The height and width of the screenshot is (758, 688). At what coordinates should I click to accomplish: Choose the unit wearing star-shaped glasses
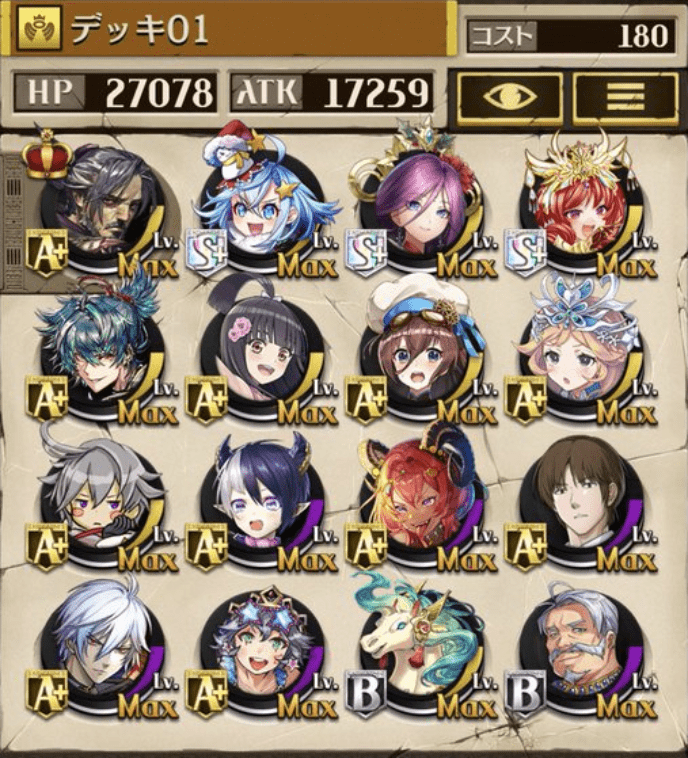click(x=261, y=645)
